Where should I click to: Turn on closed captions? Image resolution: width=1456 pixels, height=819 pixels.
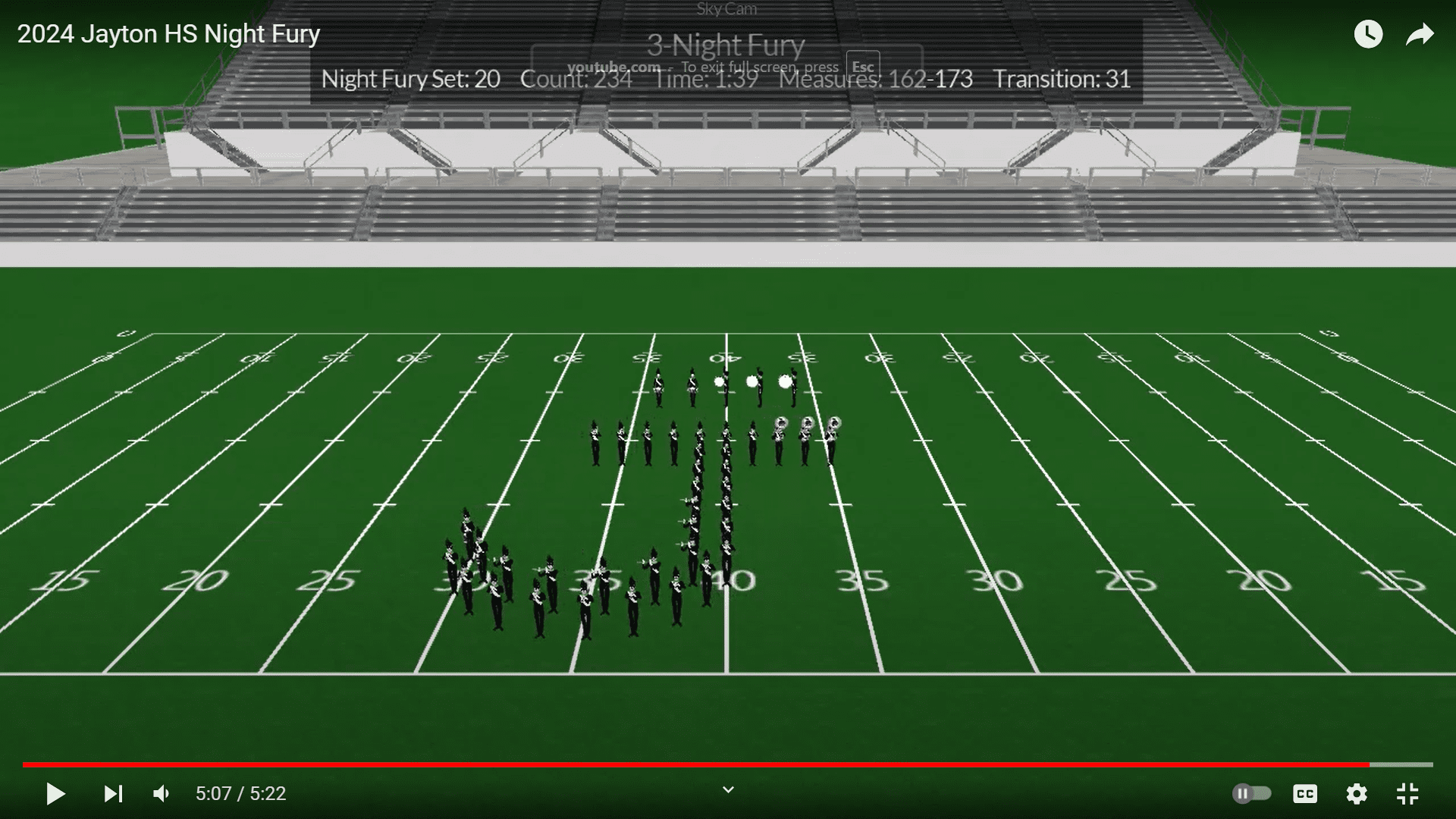click(1304, 794)
